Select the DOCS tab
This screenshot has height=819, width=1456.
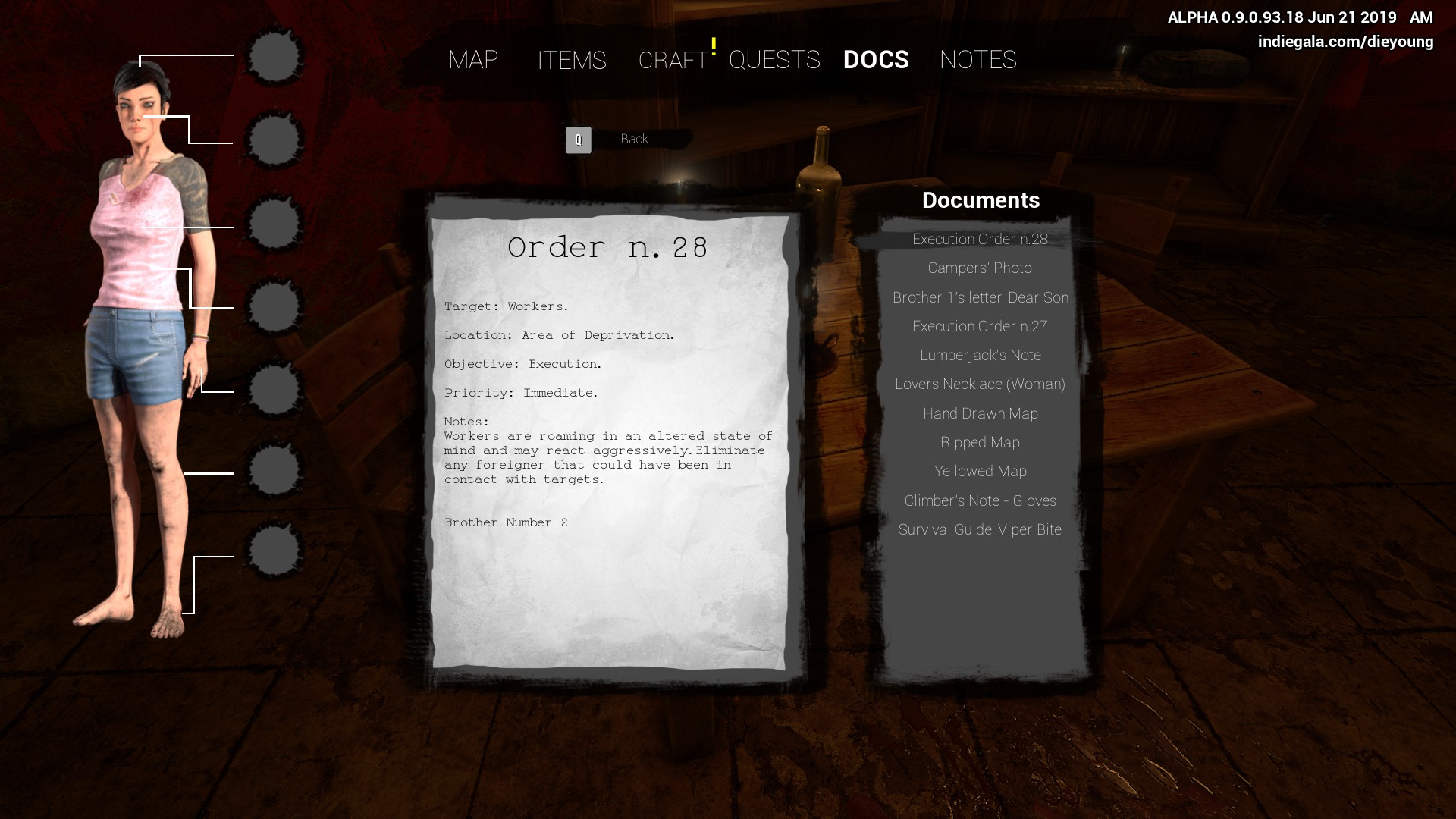click(876, 60)
